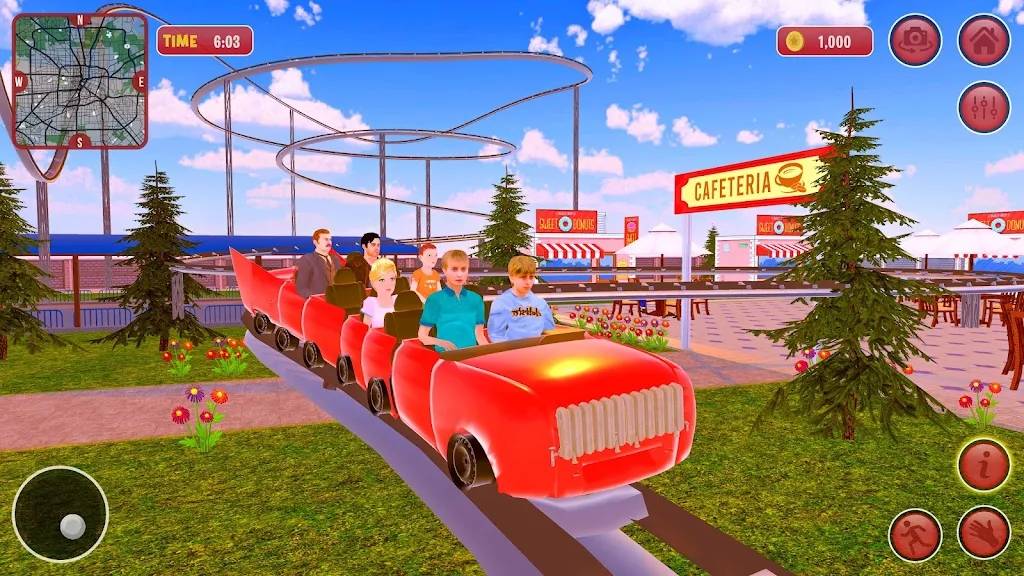
Task: Tap the camera switch button
Action: [915, 40]
